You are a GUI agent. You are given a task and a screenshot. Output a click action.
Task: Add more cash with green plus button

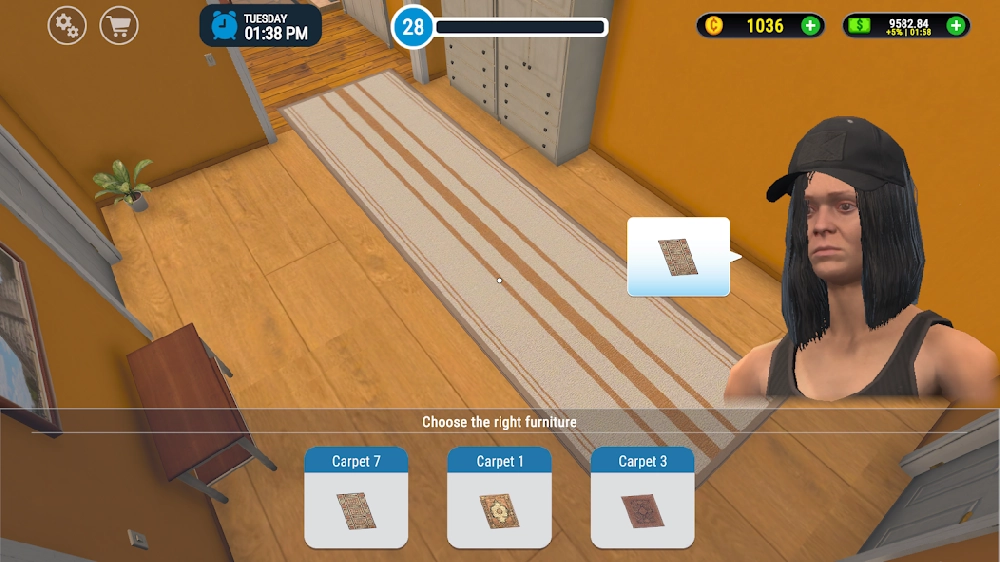click(956, 26)
